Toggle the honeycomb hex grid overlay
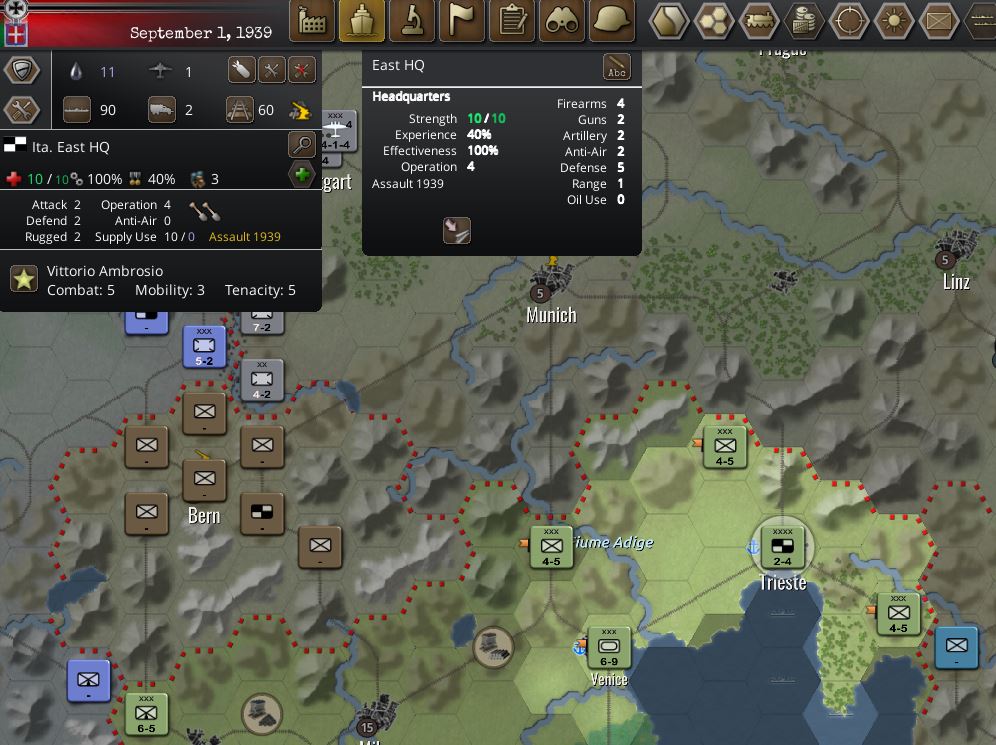996x745 pixels. click(x=715, y=20)
